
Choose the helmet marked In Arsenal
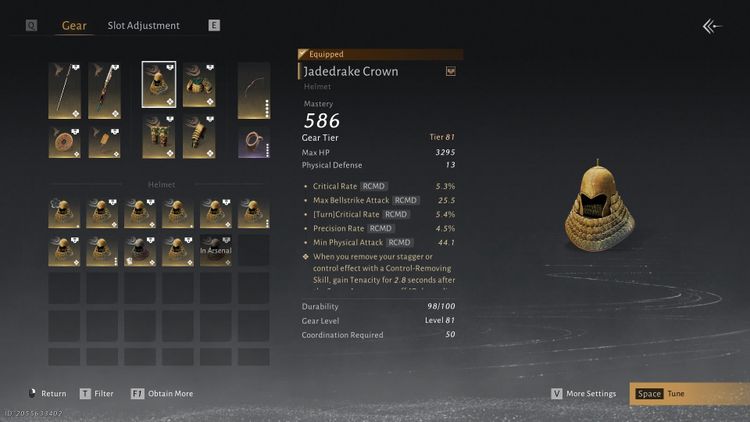click(215, 249)
